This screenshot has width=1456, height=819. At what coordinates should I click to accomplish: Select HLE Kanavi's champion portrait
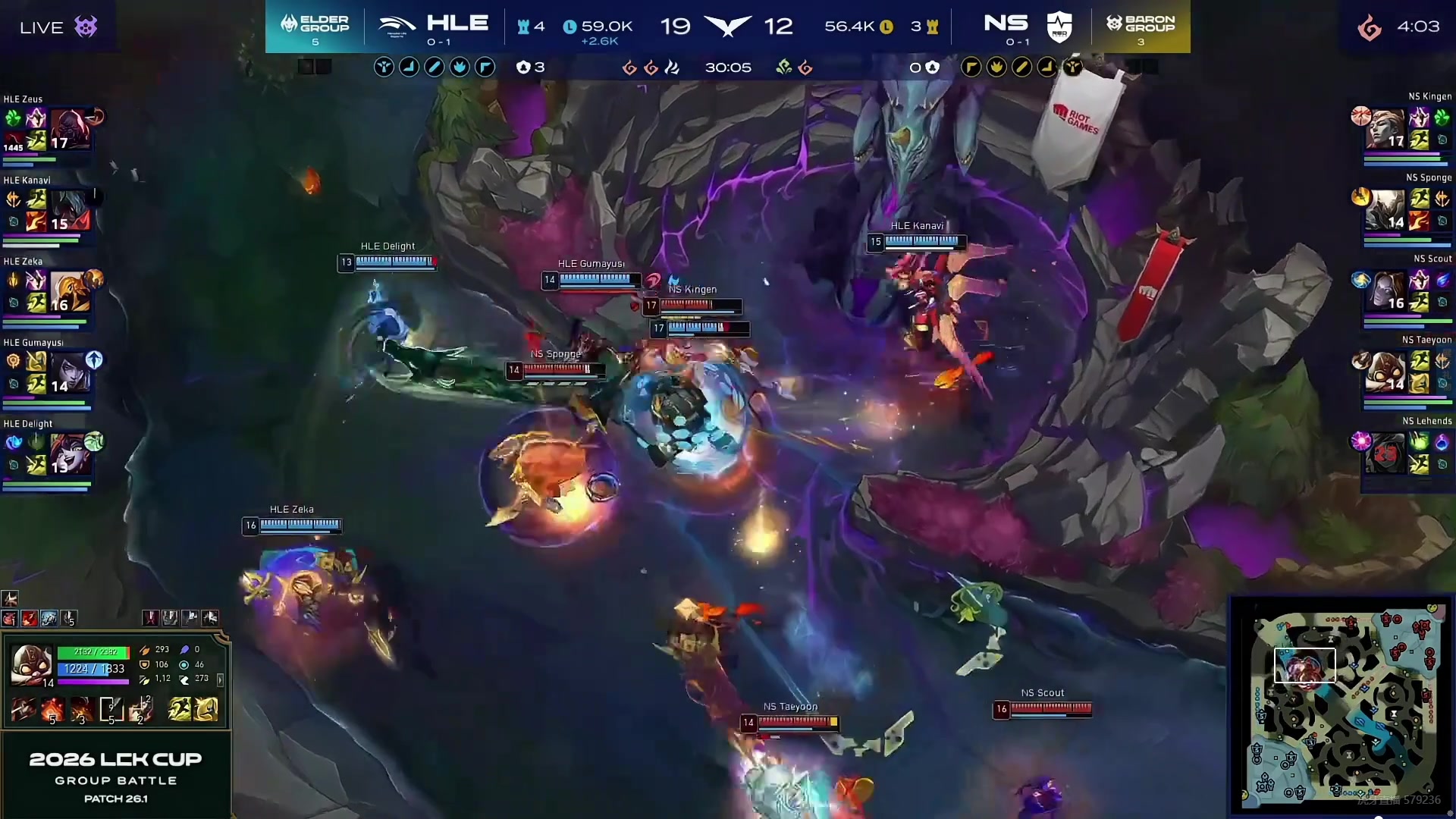70,210
